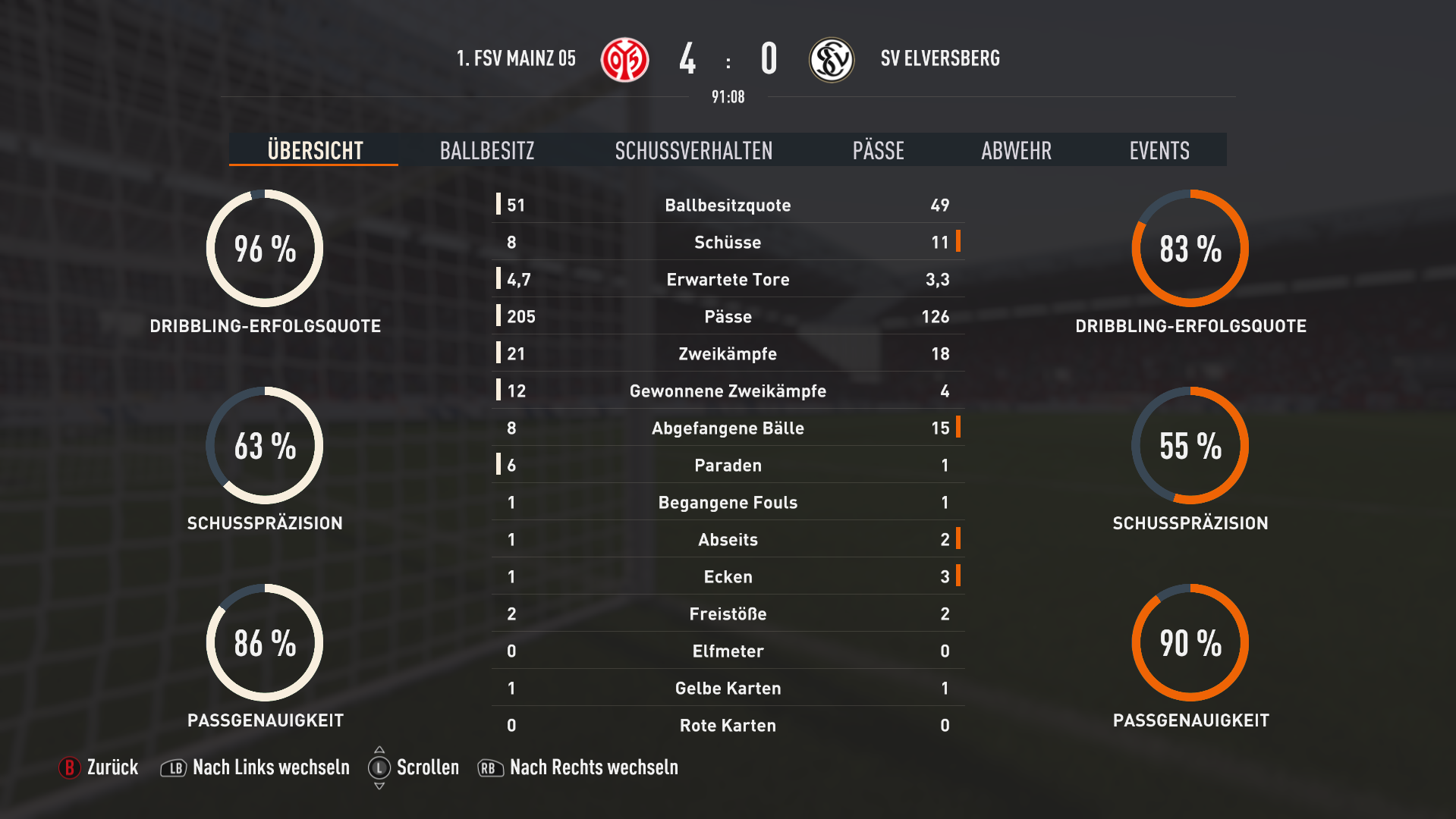Open the Events tab
This screenshot has width=1456, height=819.
pyautogui.click(x=1159, y=150)
